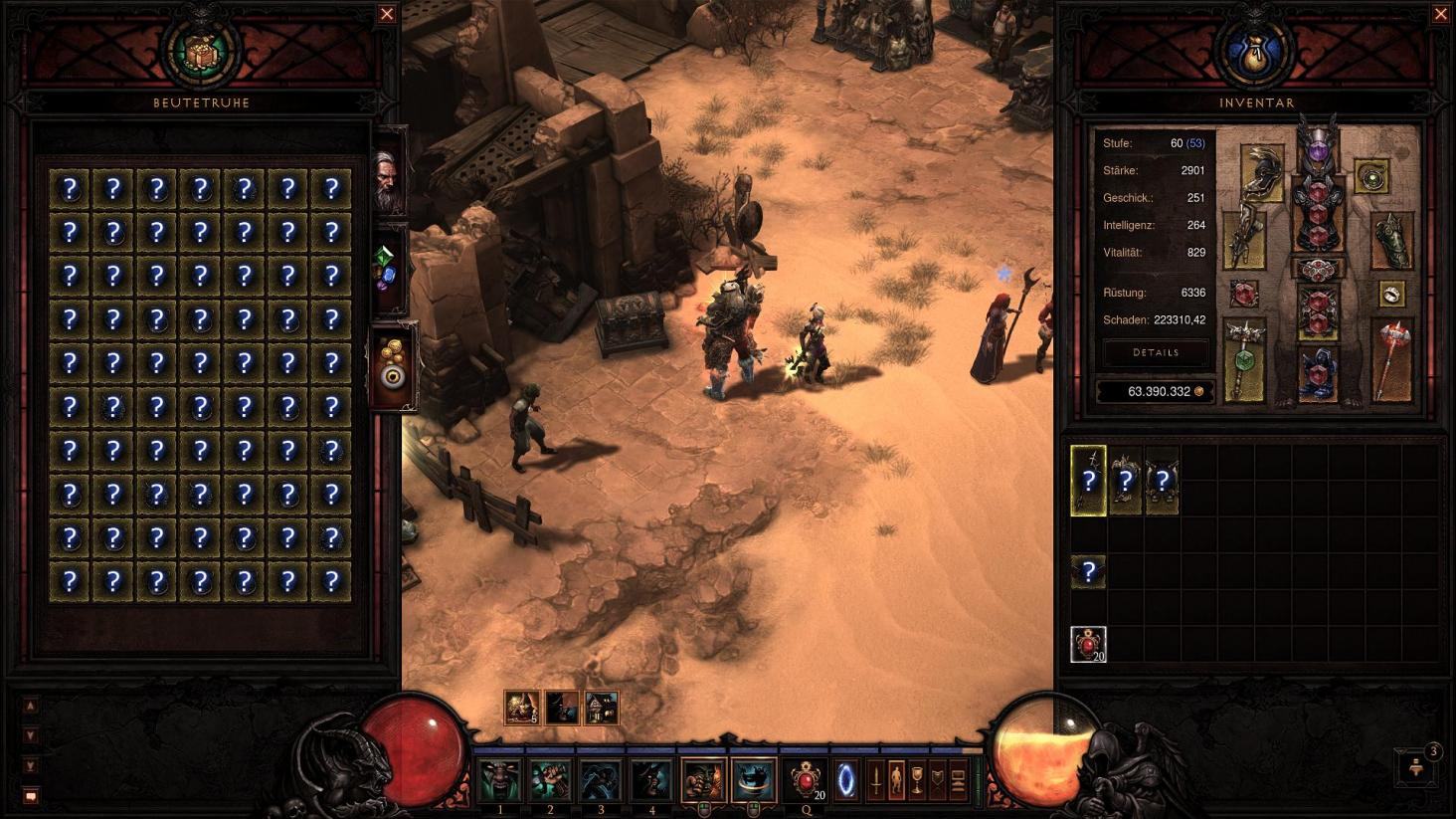The image size is (1456, 819).
Task: Open the blue town portal
Action: (846, 779)
